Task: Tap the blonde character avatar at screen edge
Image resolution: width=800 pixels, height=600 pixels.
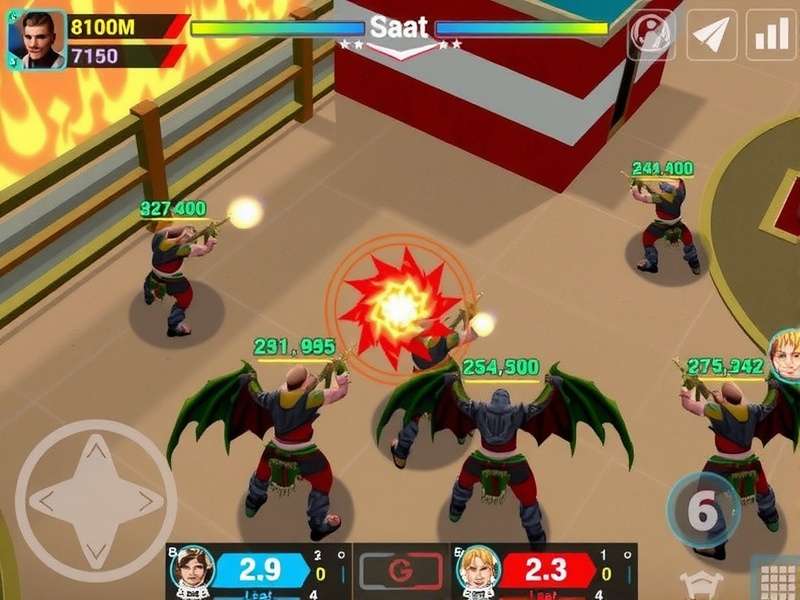Action: [786, 355]
